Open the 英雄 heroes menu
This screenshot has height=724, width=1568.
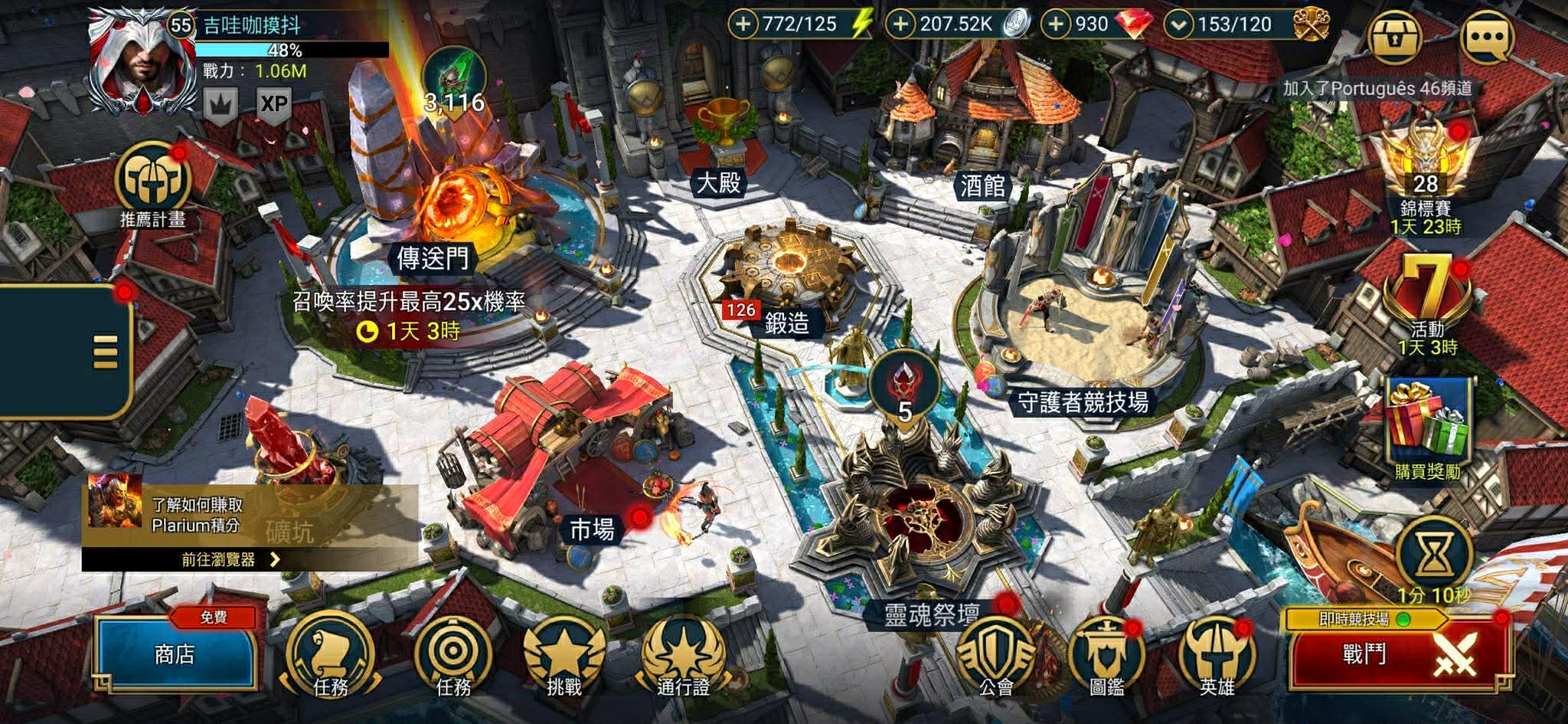pyautogui.click(x=1217, y=655)
